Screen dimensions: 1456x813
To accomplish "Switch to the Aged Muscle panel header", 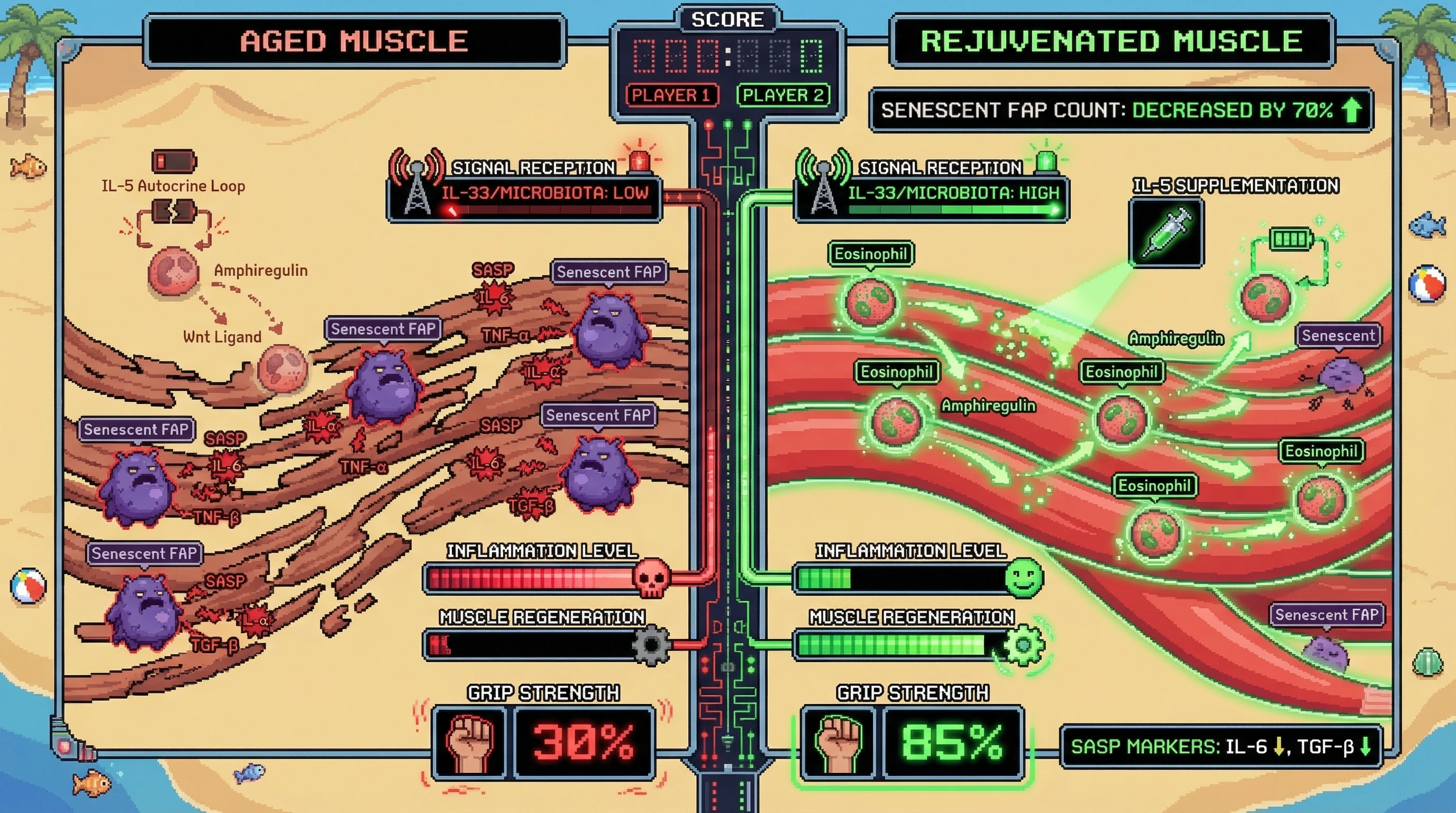I will click(x=354, y=41).
